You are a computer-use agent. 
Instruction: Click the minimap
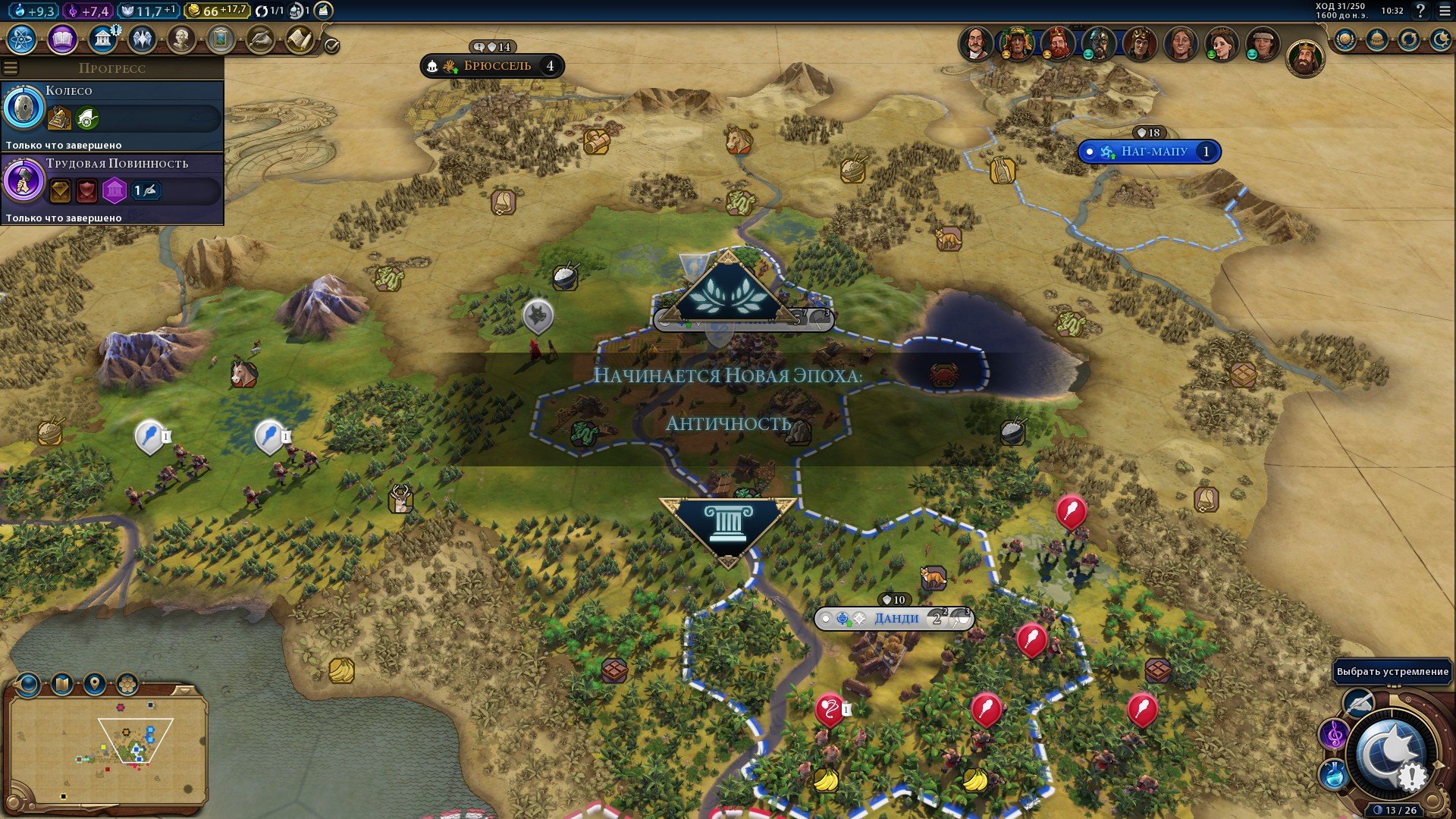108,751
